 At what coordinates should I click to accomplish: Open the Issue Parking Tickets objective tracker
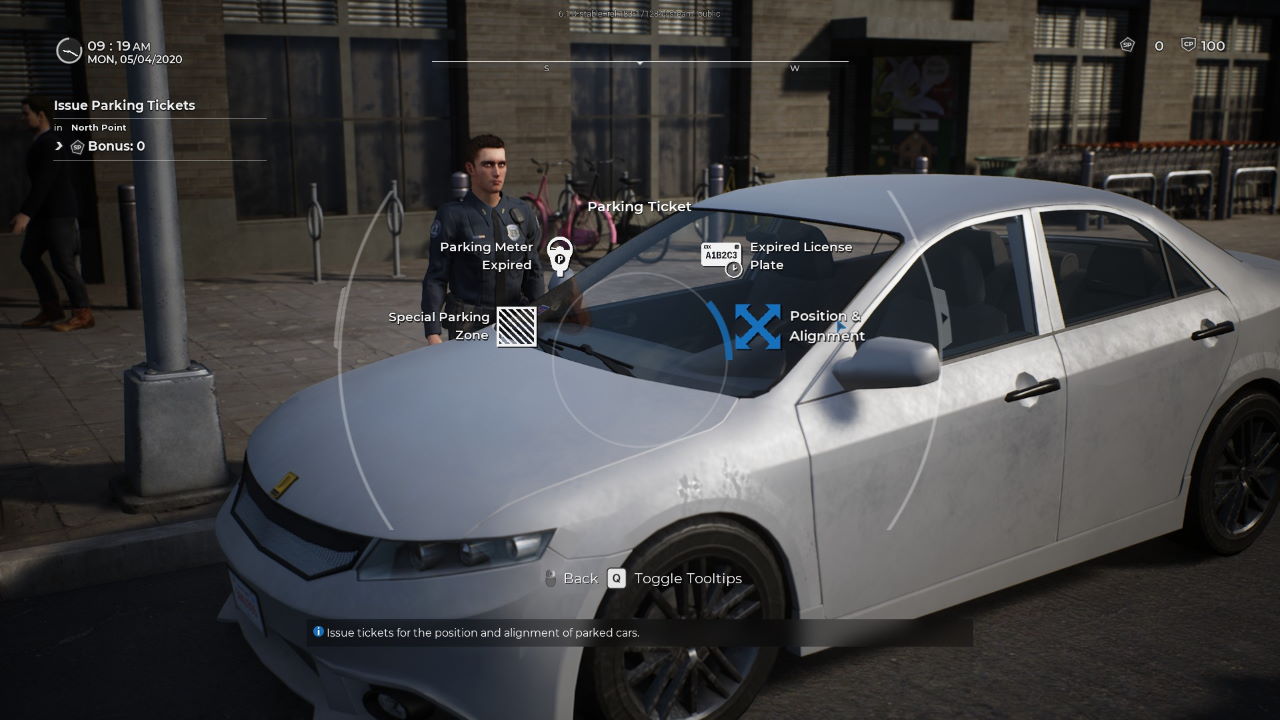click(125, 106)
